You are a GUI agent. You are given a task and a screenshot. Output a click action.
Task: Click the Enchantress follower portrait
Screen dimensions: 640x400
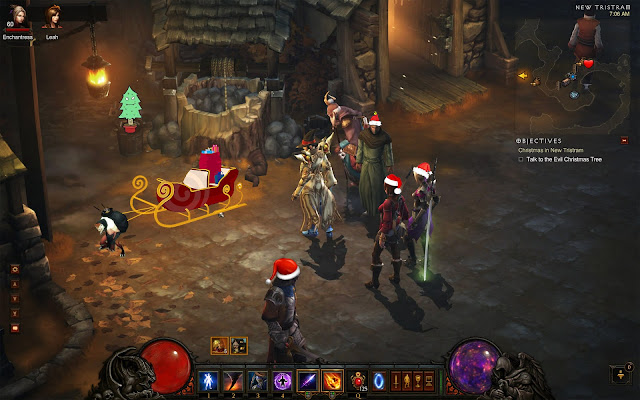(17, 19)
